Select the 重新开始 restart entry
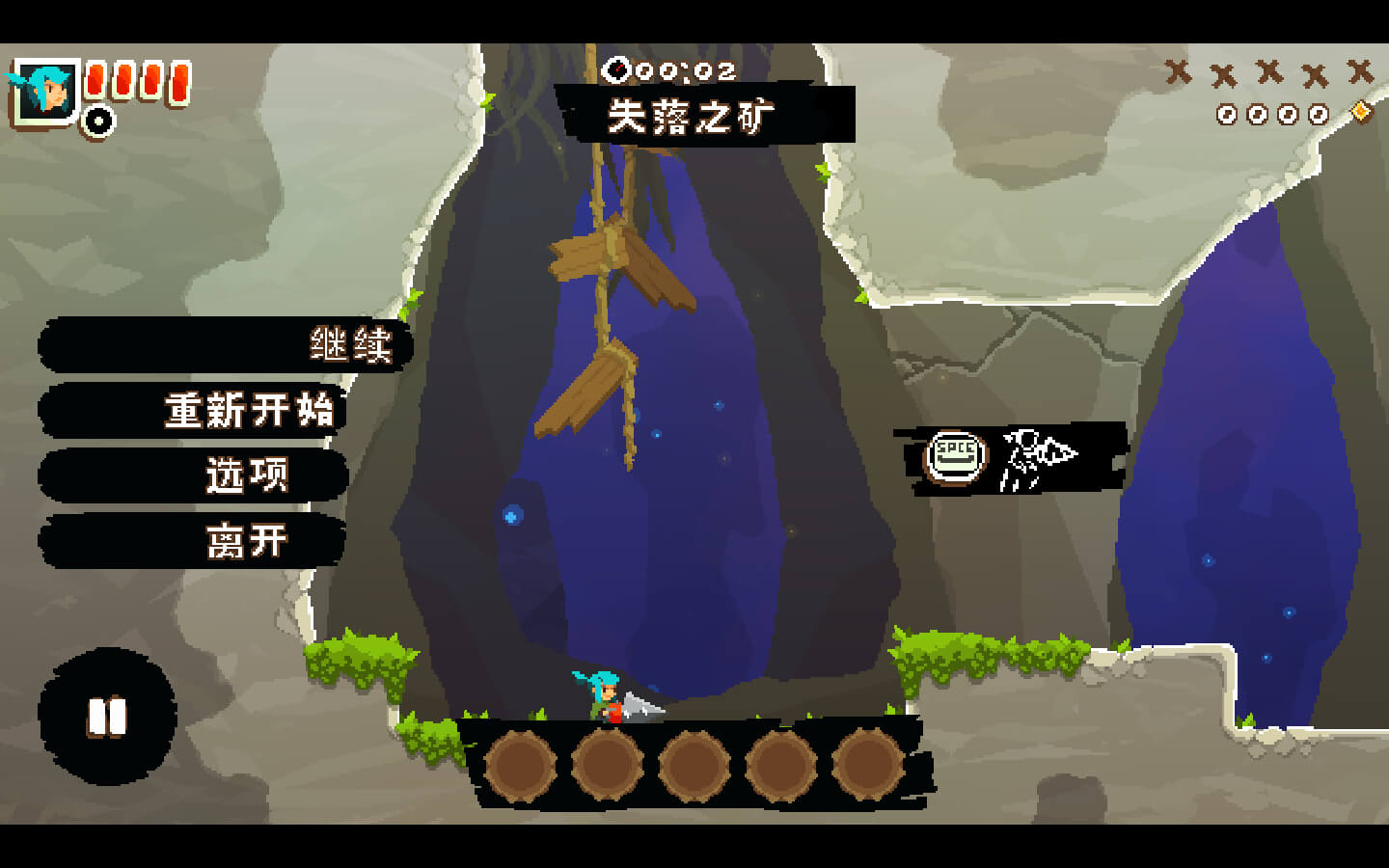Screen dimensions: 1389x868 coord(249,411)
